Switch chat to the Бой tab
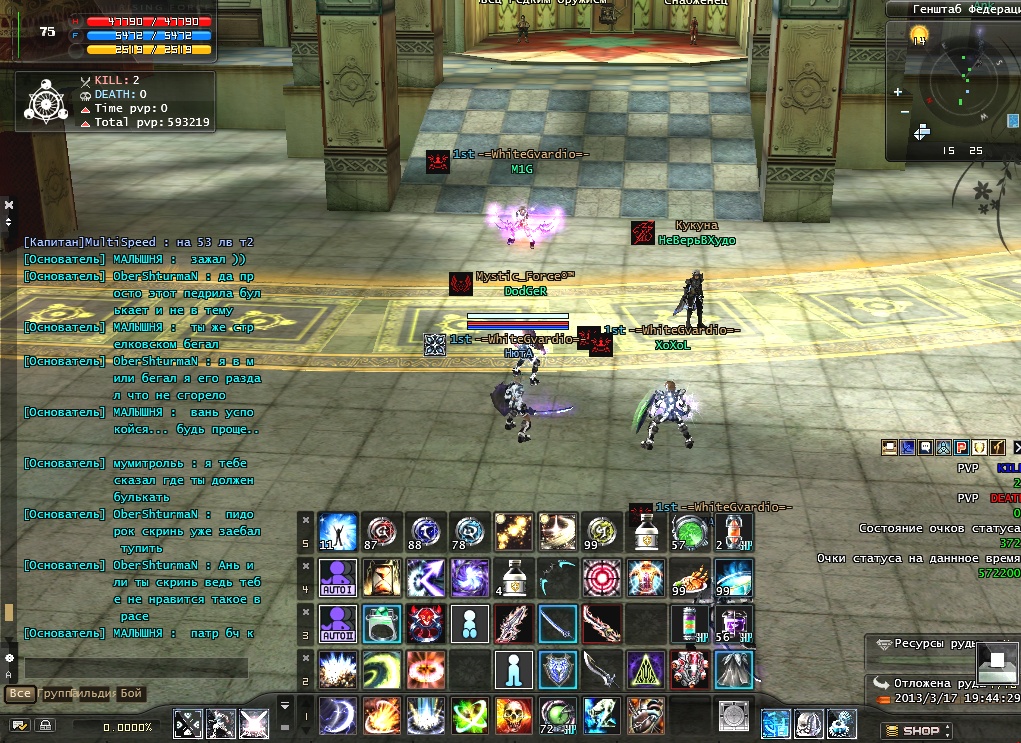Screen dimensions: 1021x743 pyautogui.click(x=132, y=693)
